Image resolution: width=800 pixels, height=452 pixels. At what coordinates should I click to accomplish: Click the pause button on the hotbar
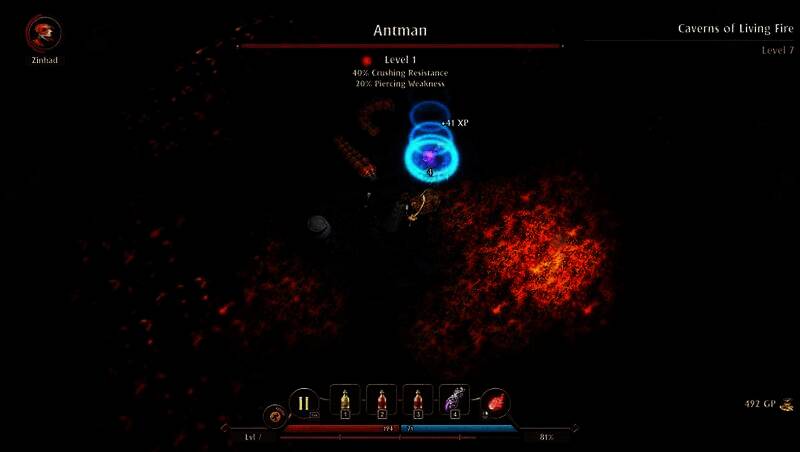tap(304, 404)
